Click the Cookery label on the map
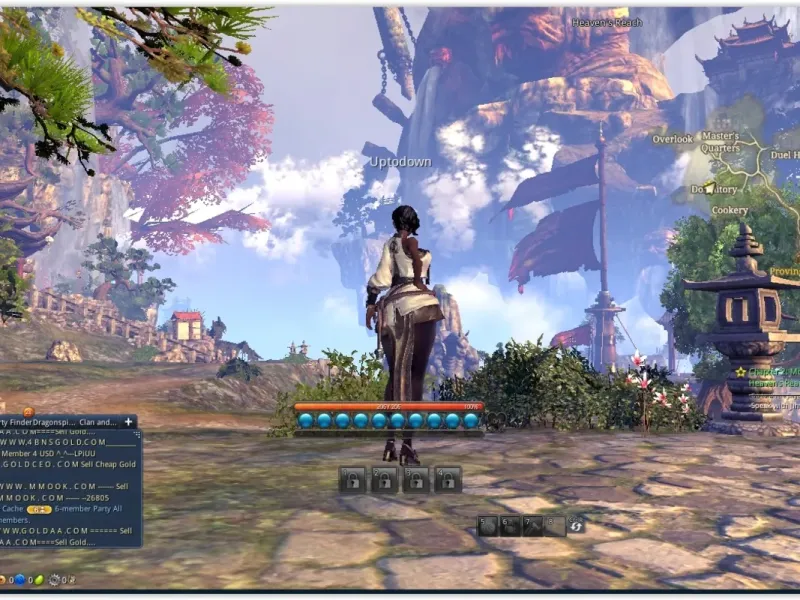The height and width of the screenshot is (600, 800). pyautogui.click(x=729, y=211)
